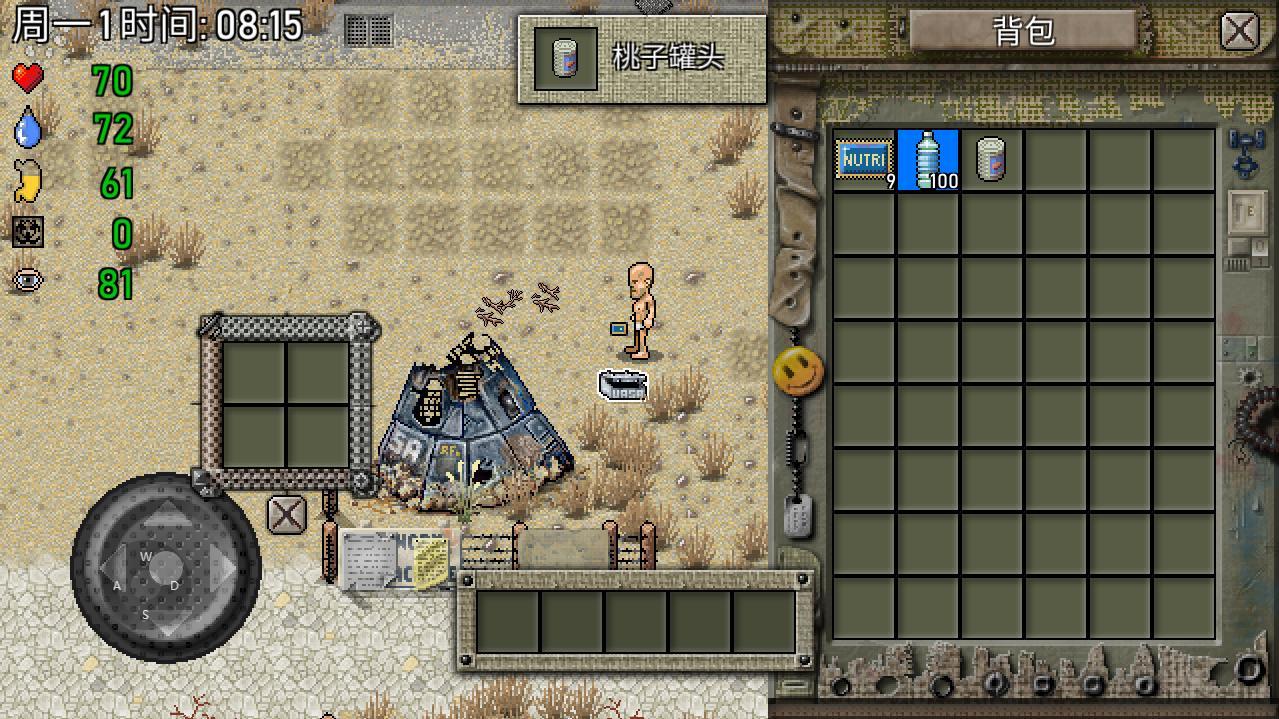This screenshot has width=1279, height=719.
Task: Click the blue connector icon beside backpack
Action: [1247, 153]
